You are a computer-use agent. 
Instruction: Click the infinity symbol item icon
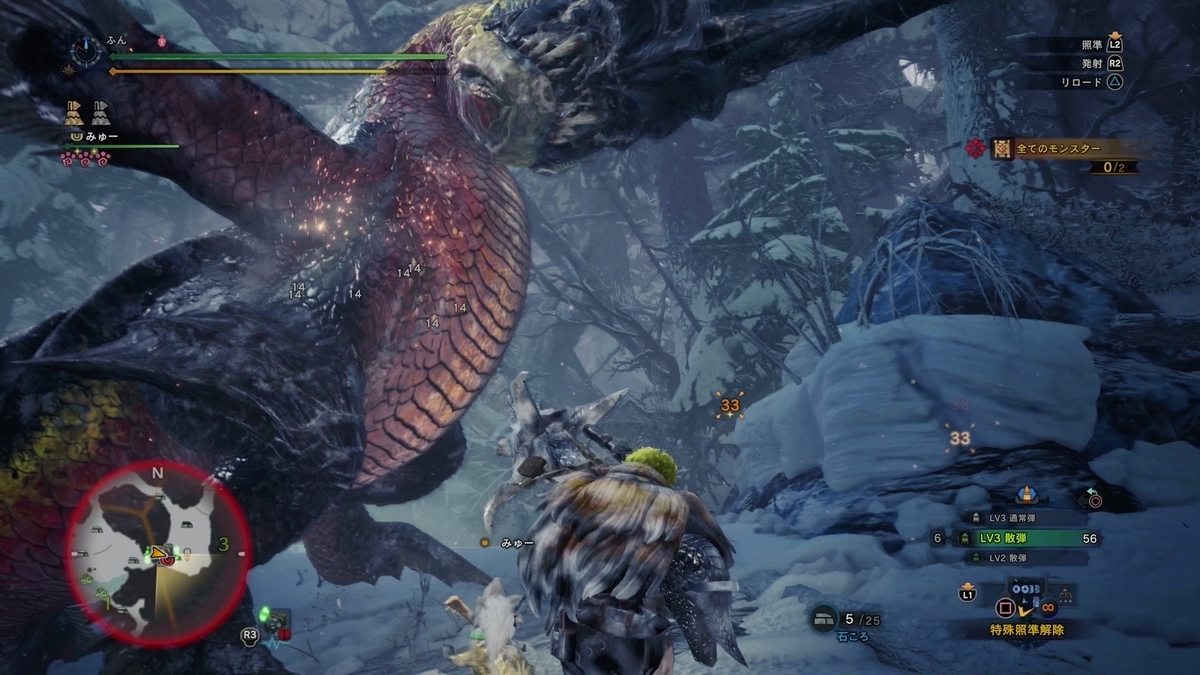pos(1049,606)
